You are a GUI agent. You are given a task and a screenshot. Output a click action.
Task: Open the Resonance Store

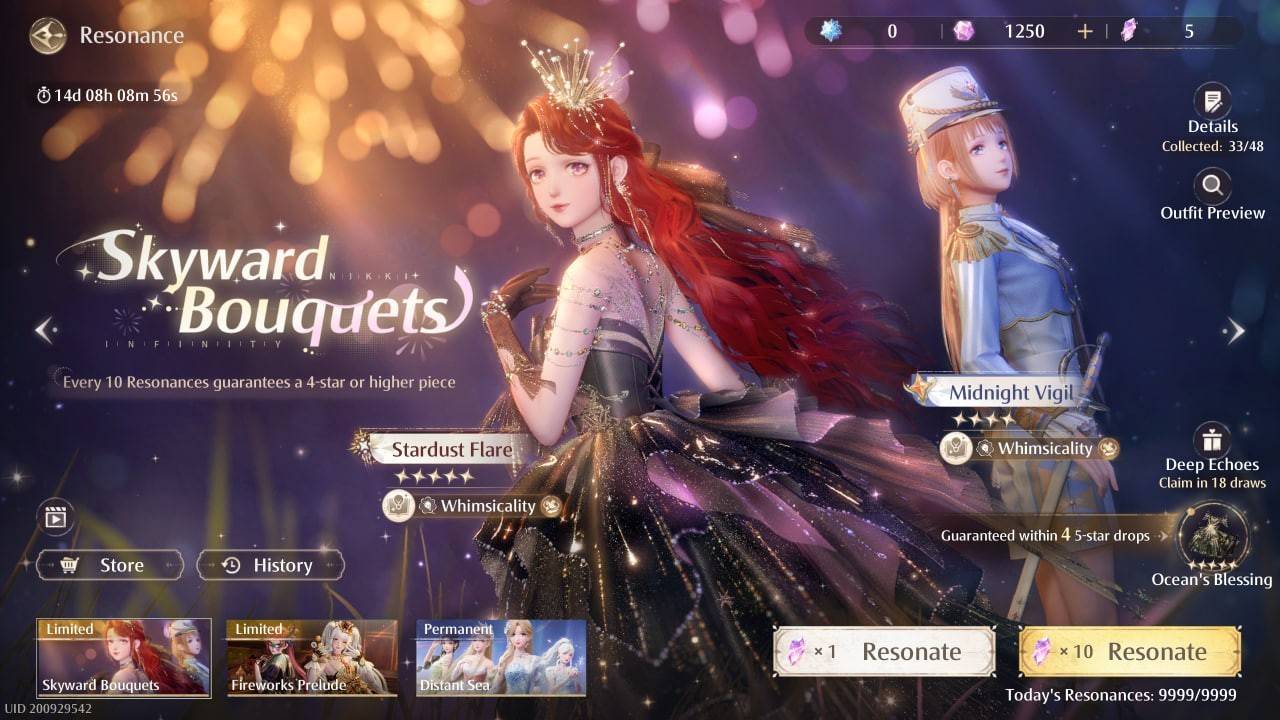click(109, 565)
